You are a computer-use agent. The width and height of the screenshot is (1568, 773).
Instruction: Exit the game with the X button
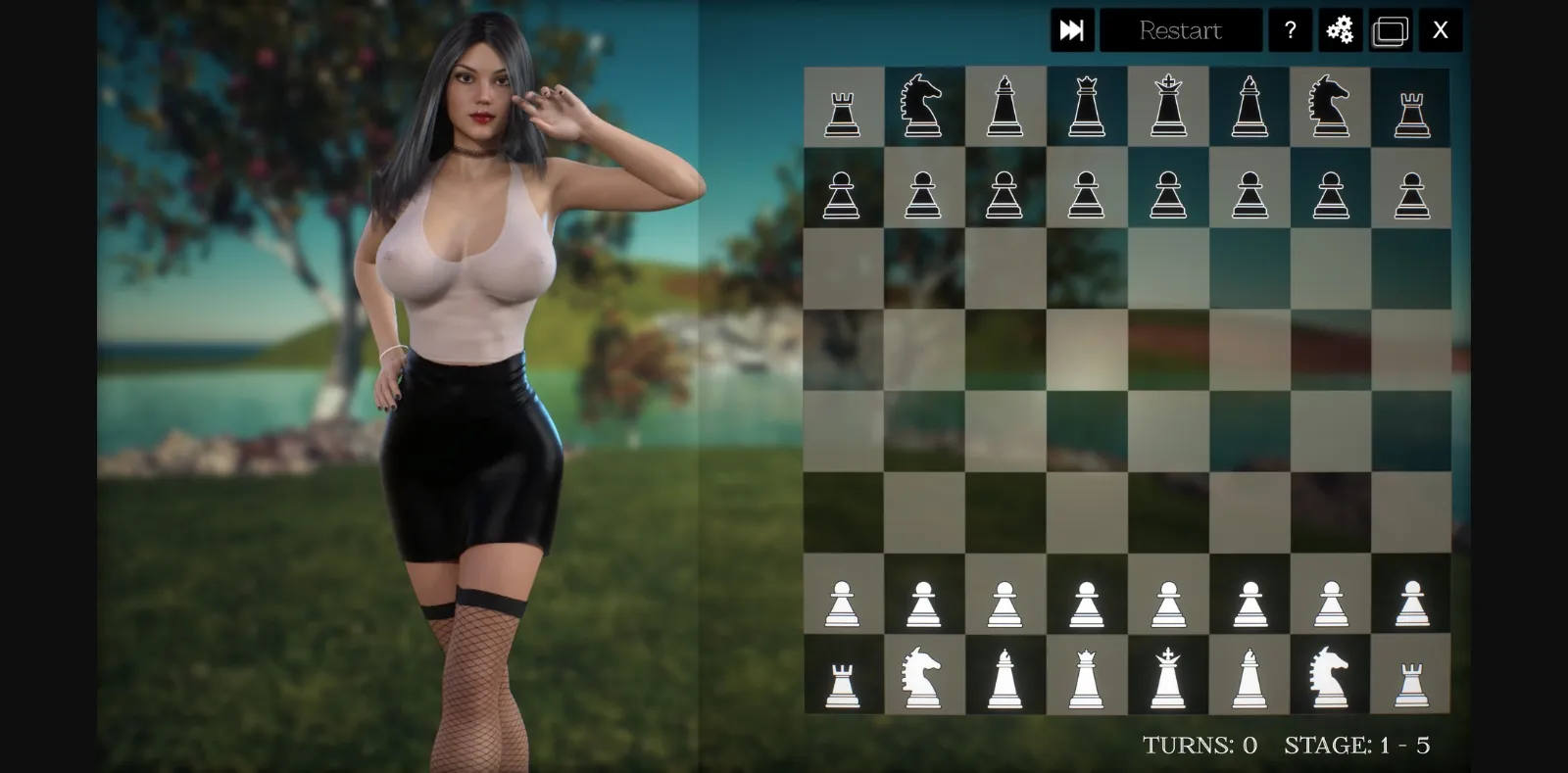tap(1440, 29)
